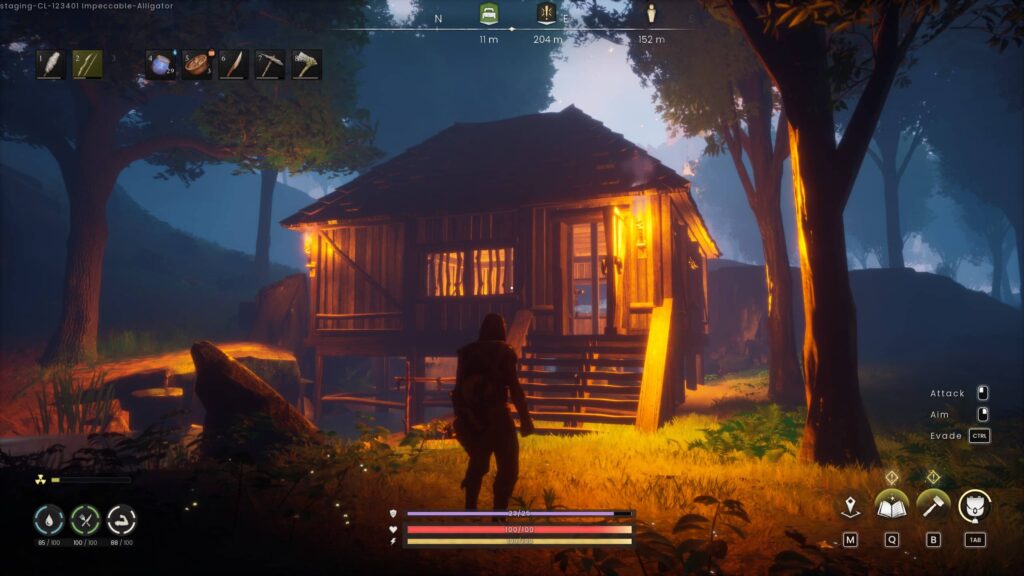The width and height of the screenshot is (1024, 576).
Task: Equip the axe in hotbar slot 8
Action: (306, 65)
